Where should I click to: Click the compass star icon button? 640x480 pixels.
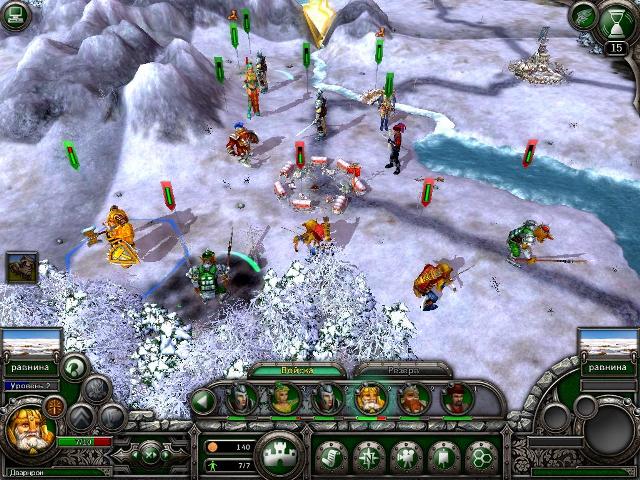368,456
